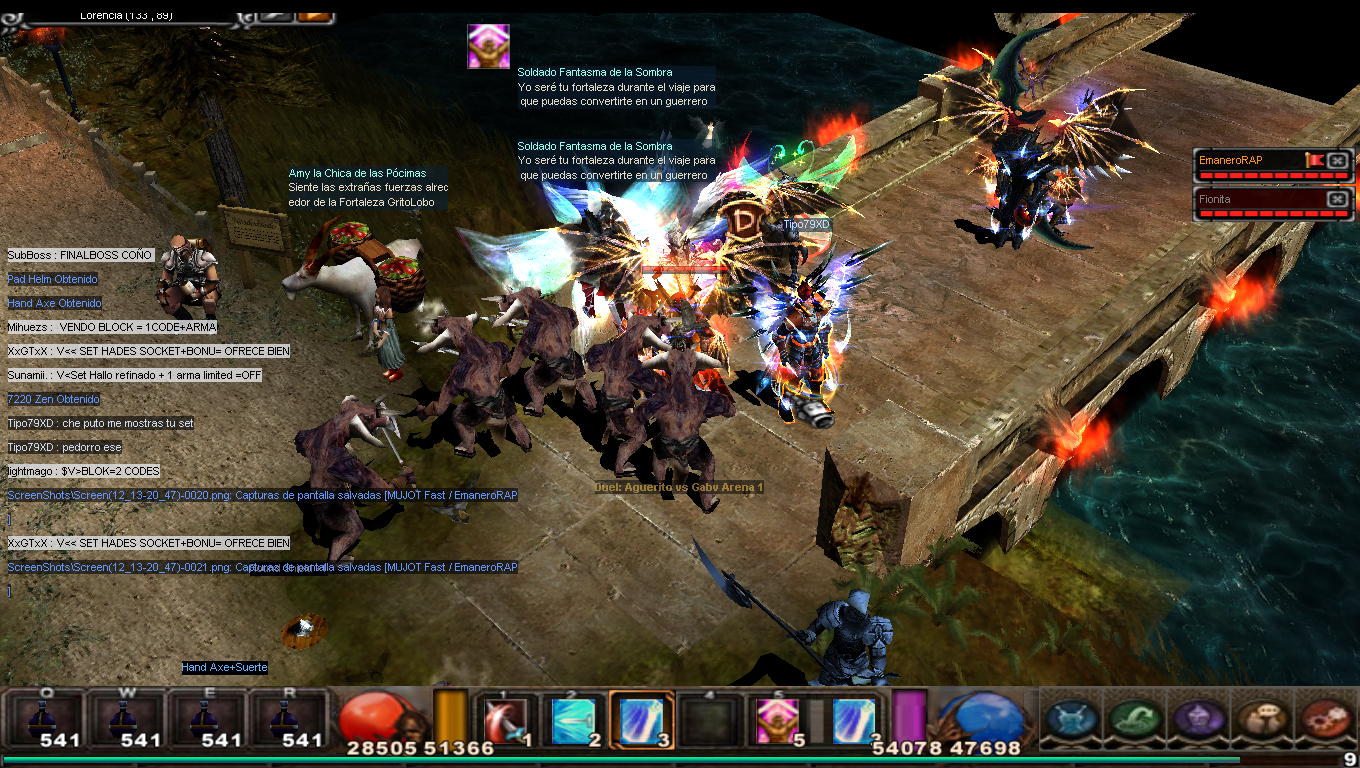The width and height of the screenshot is (1360, 768).
Task: Remove Fionita from the party list
Action: (1338, 199)
